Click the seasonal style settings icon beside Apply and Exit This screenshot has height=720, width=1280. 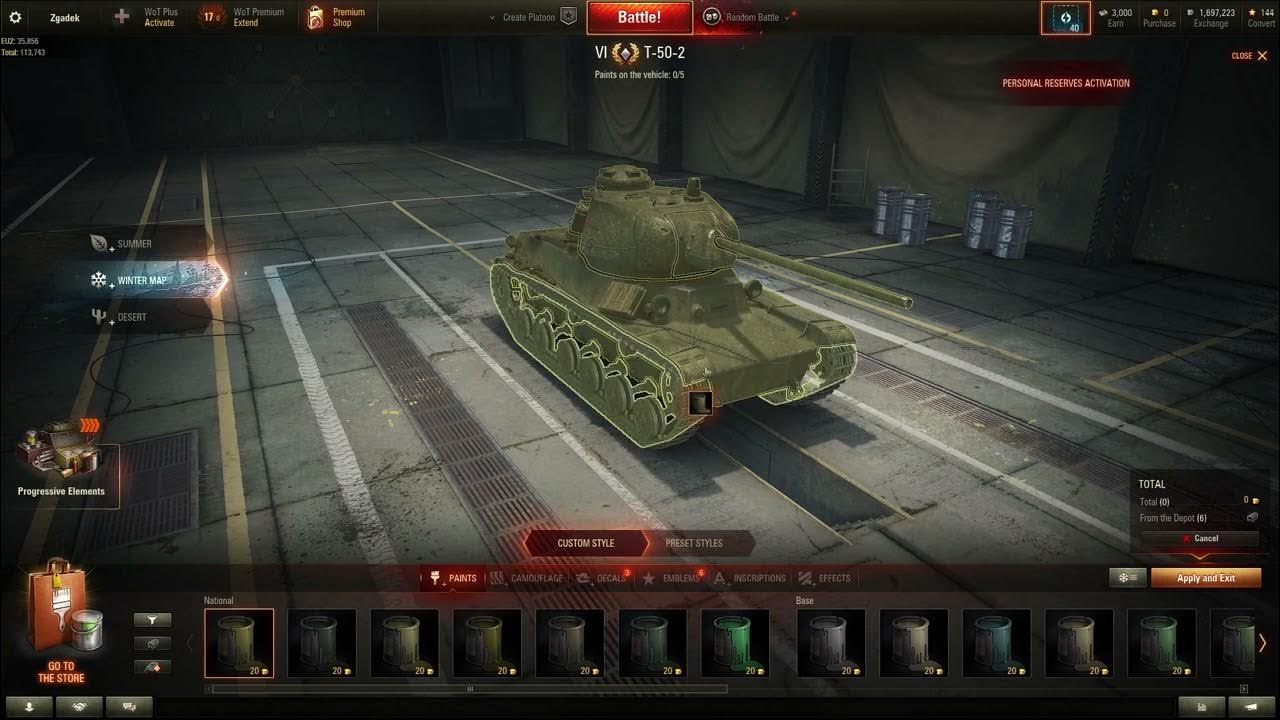click(1125, 578)
